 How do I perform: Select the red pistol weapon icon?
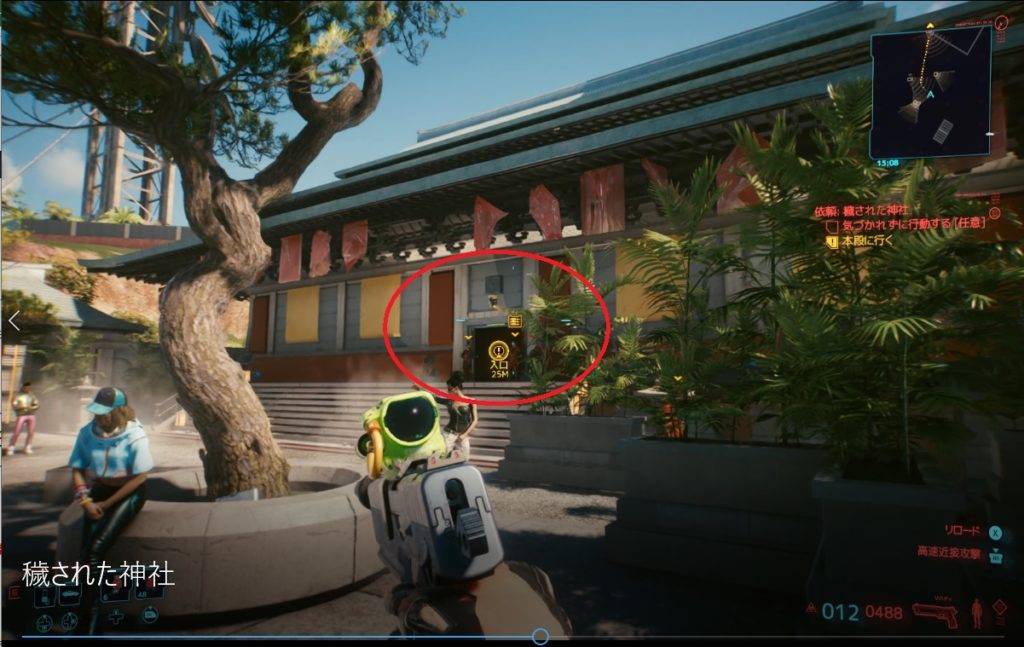[934, 613]
